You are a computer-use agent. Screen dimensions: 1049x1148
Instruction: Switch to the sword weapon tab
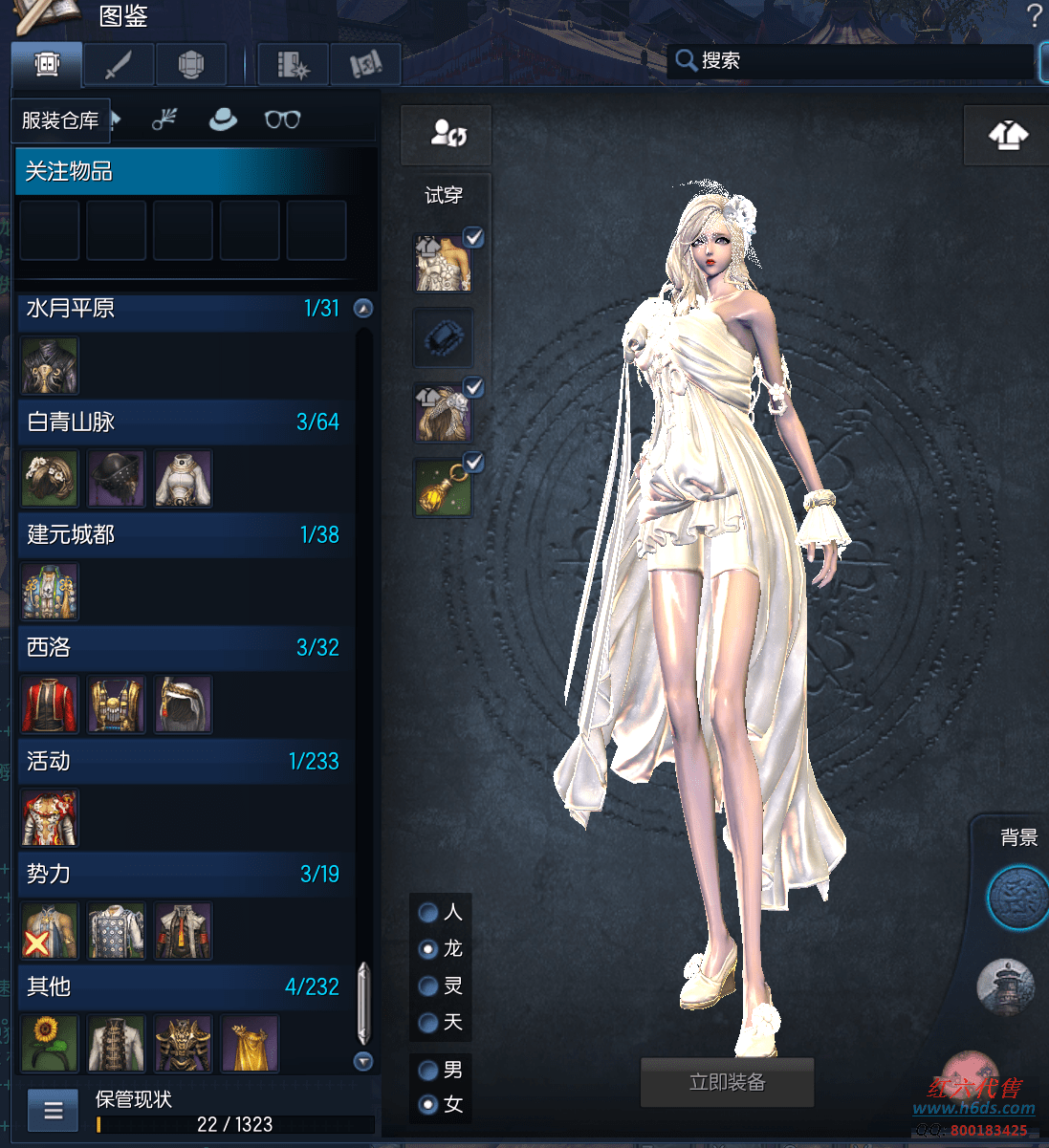click(119, 65)
